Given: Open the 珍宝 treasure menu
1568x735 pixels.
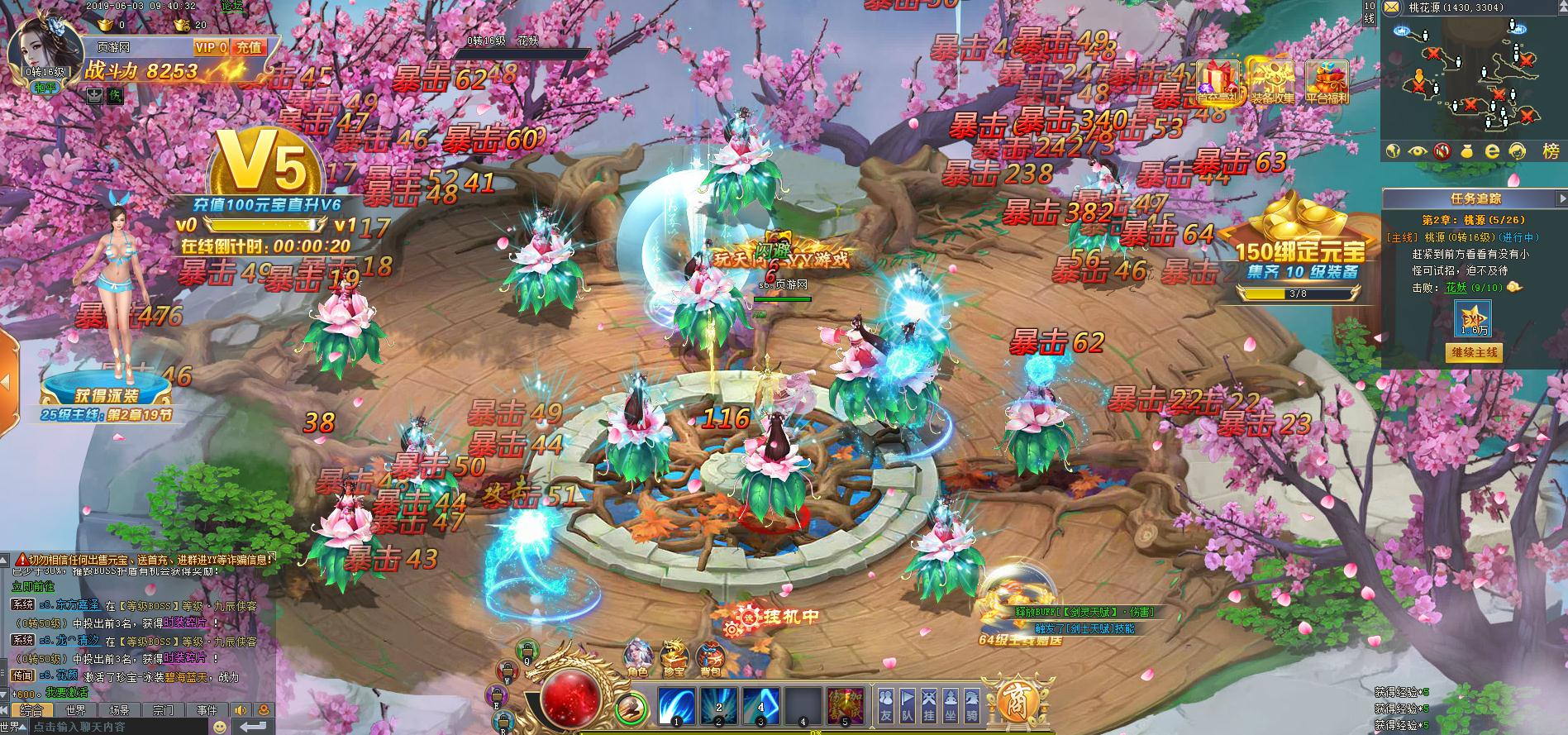Looking at the screenshot, I should tap(674, 657).
